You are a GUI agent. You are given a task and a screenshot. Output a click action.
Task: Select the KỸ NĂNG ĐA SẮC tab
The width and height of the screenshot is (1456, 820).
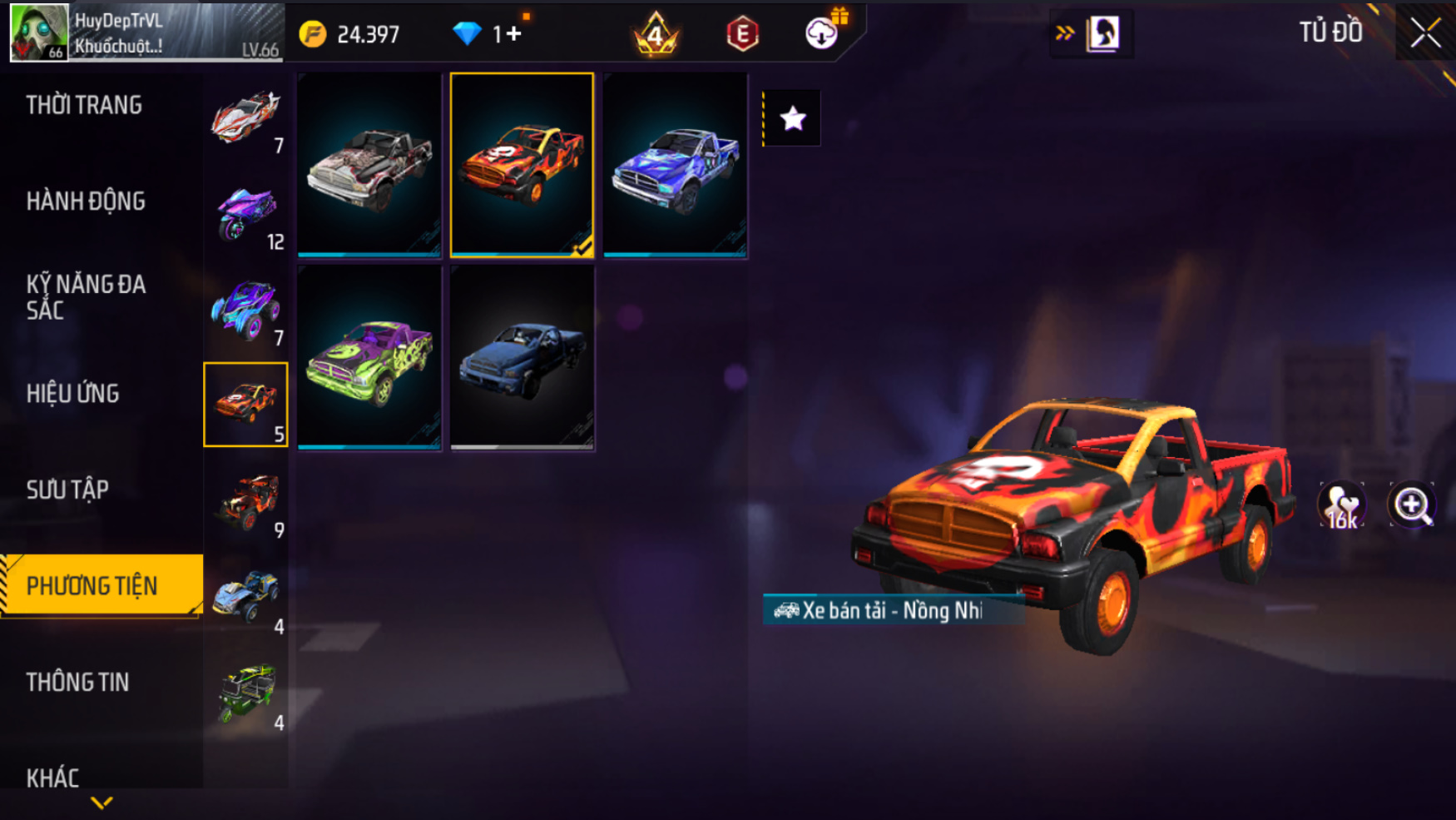(x=86, y=297)
